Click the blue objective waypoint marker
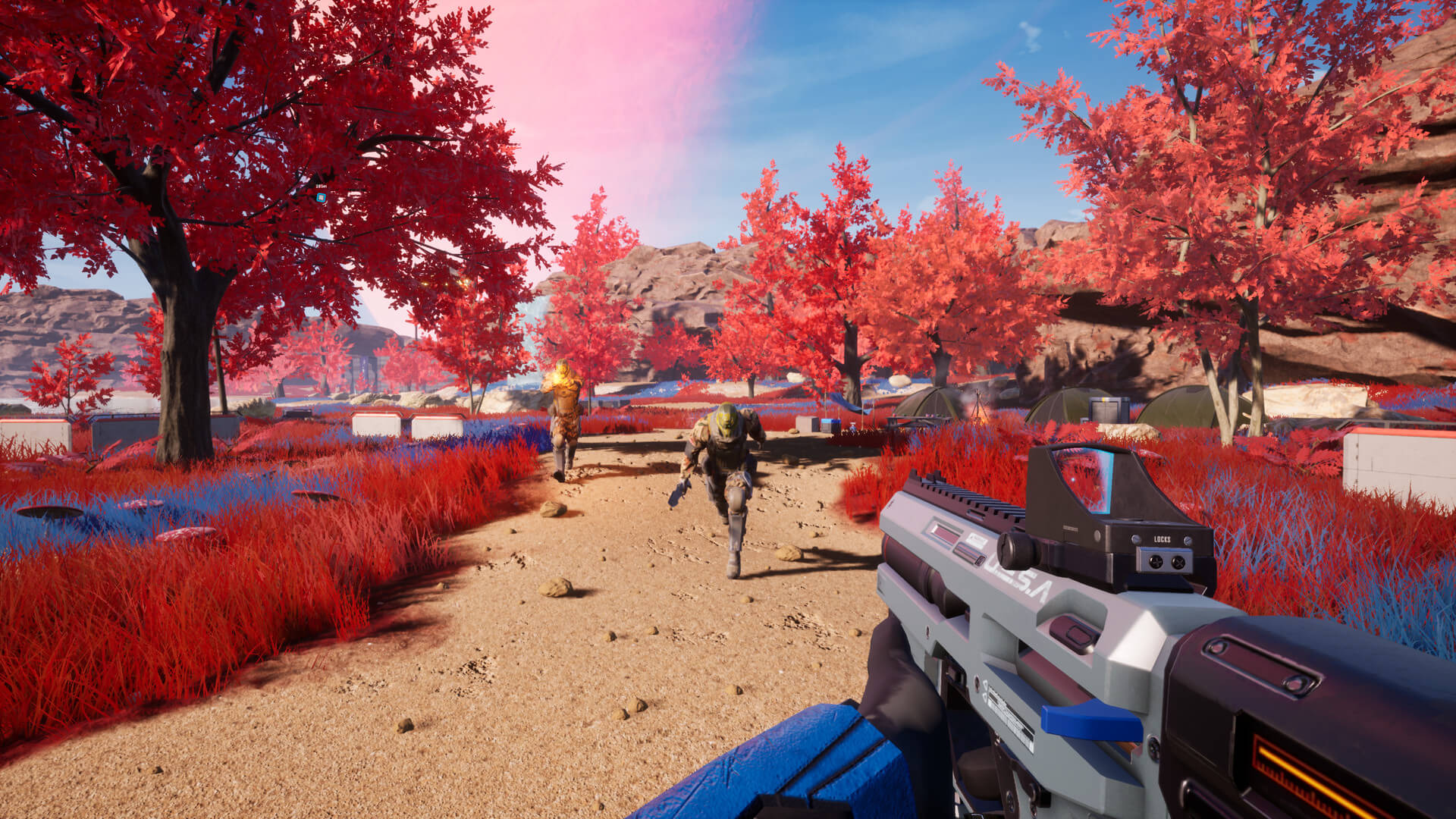 click(321, 198)
